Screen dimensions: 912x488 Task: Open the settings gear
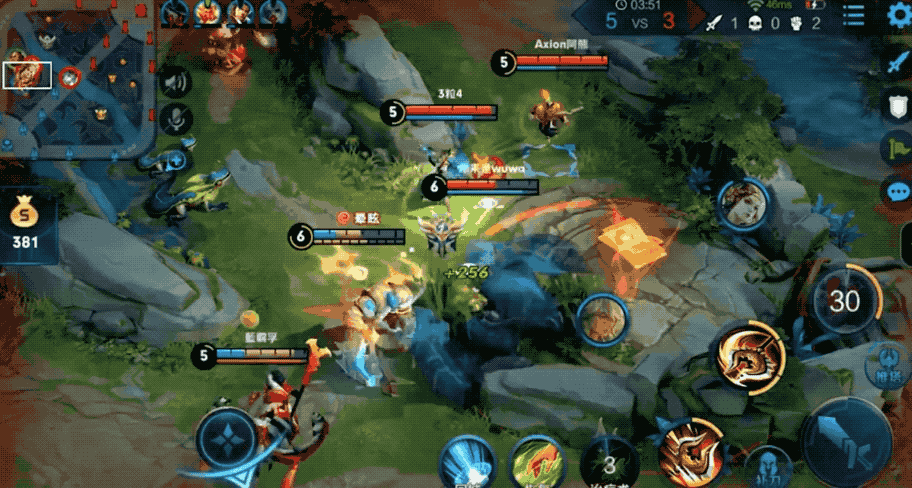click(x=897, y=16)
